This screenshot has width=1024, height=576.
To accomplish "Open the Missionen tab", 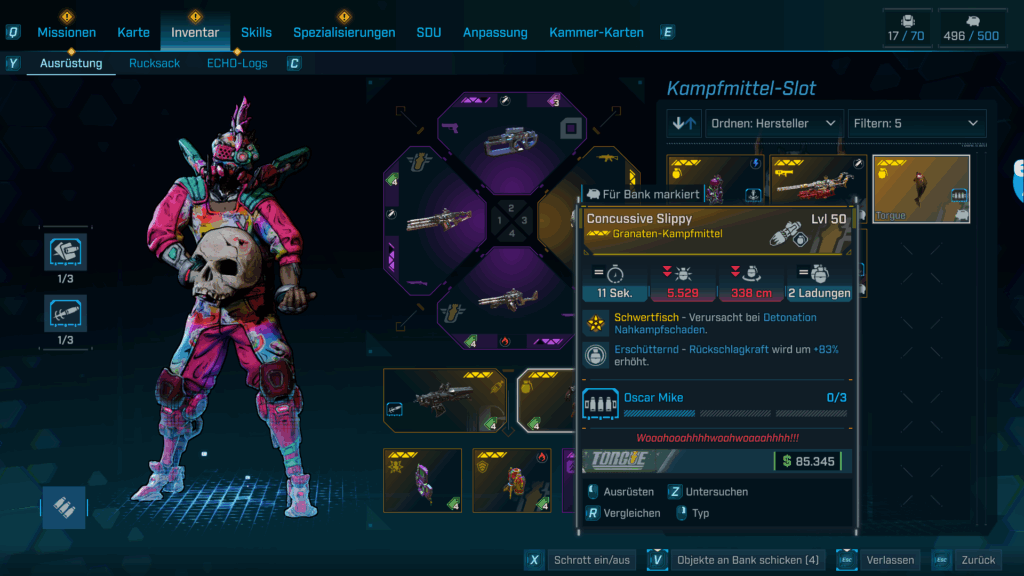I will [67, 32].
